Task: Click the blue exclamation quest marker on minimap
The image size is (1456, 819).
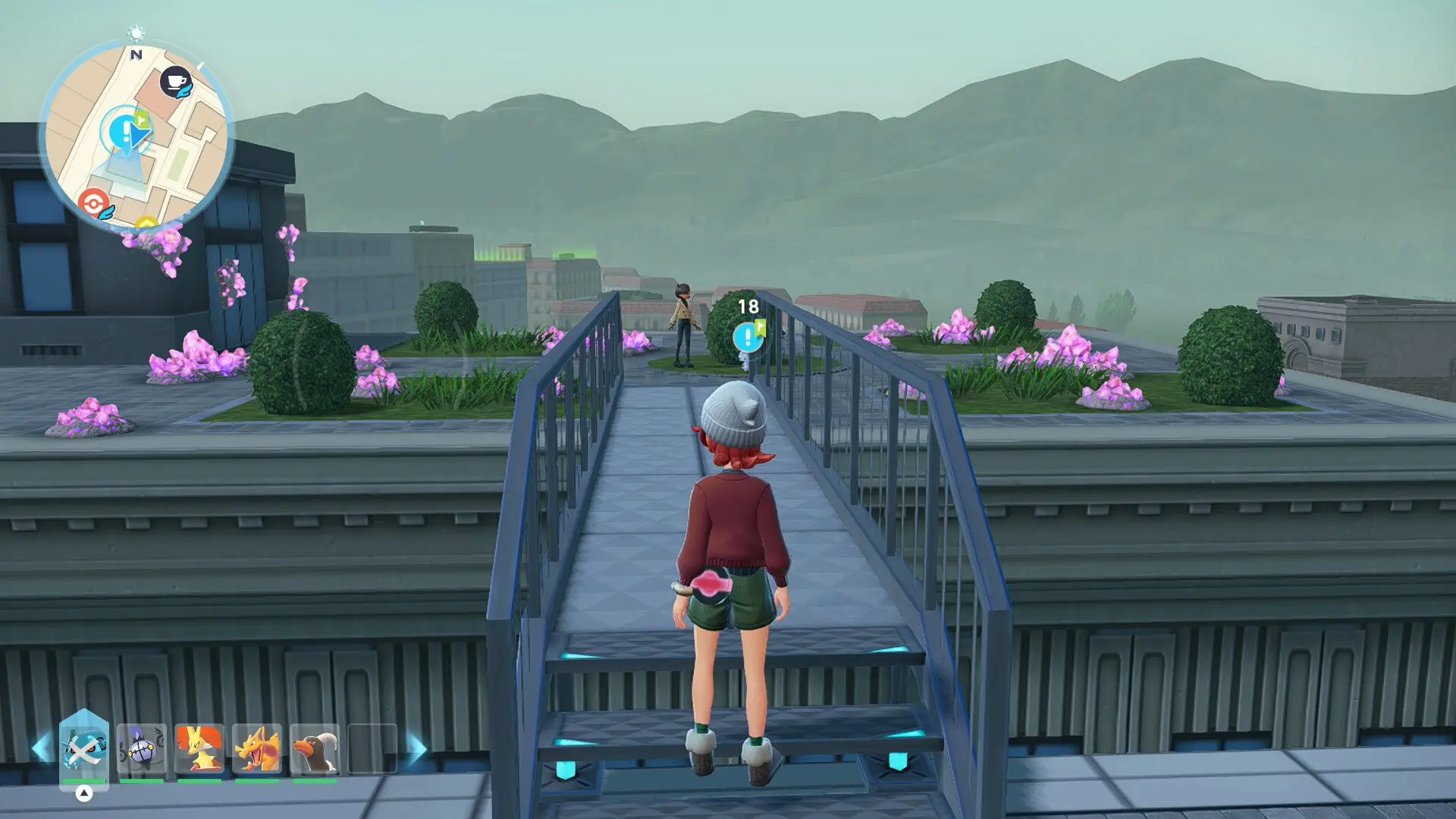Action: (121, 131)
